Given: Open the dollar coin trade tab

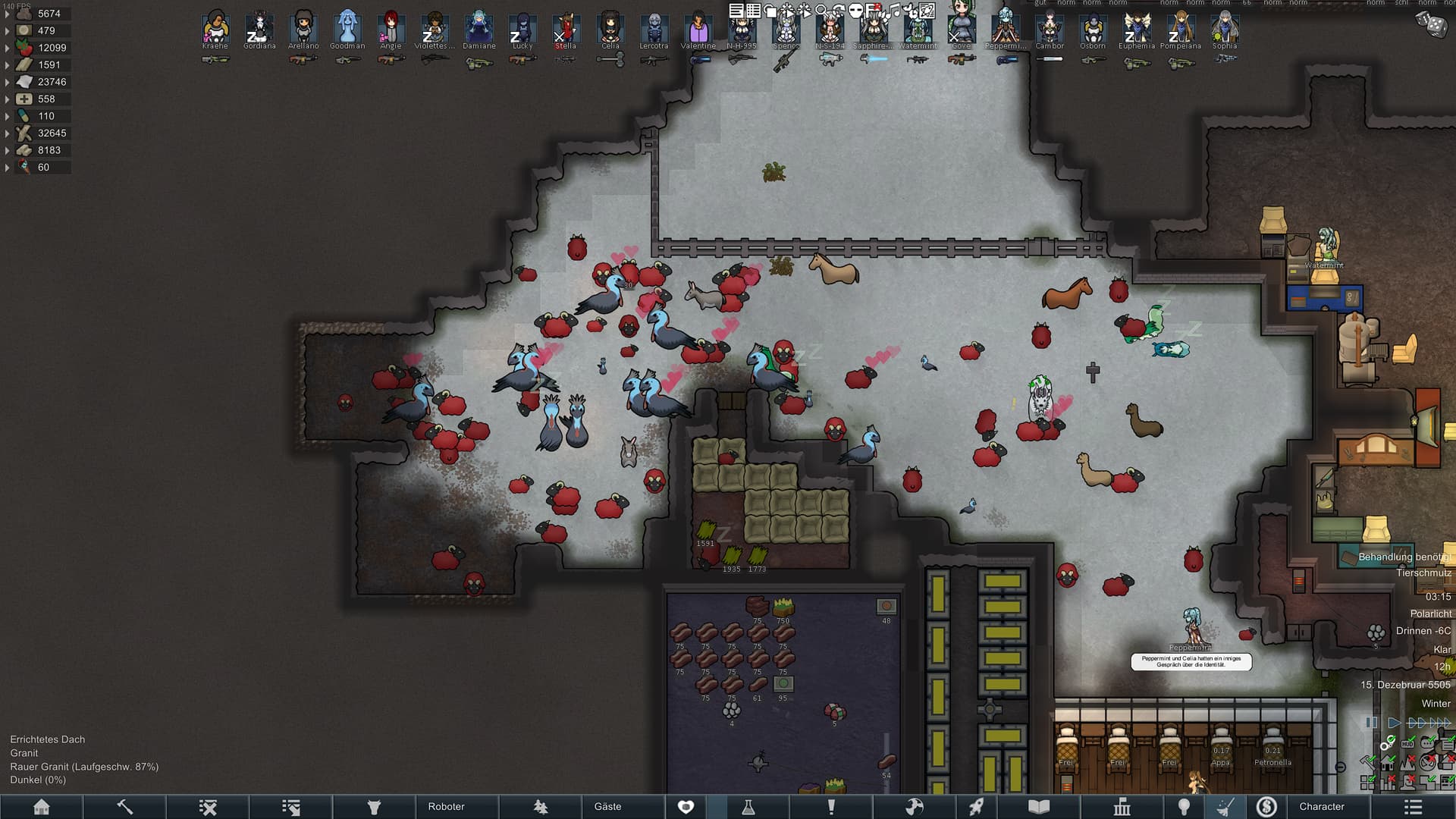Looking at the screenshot, I should click(x=1266, y=807).
